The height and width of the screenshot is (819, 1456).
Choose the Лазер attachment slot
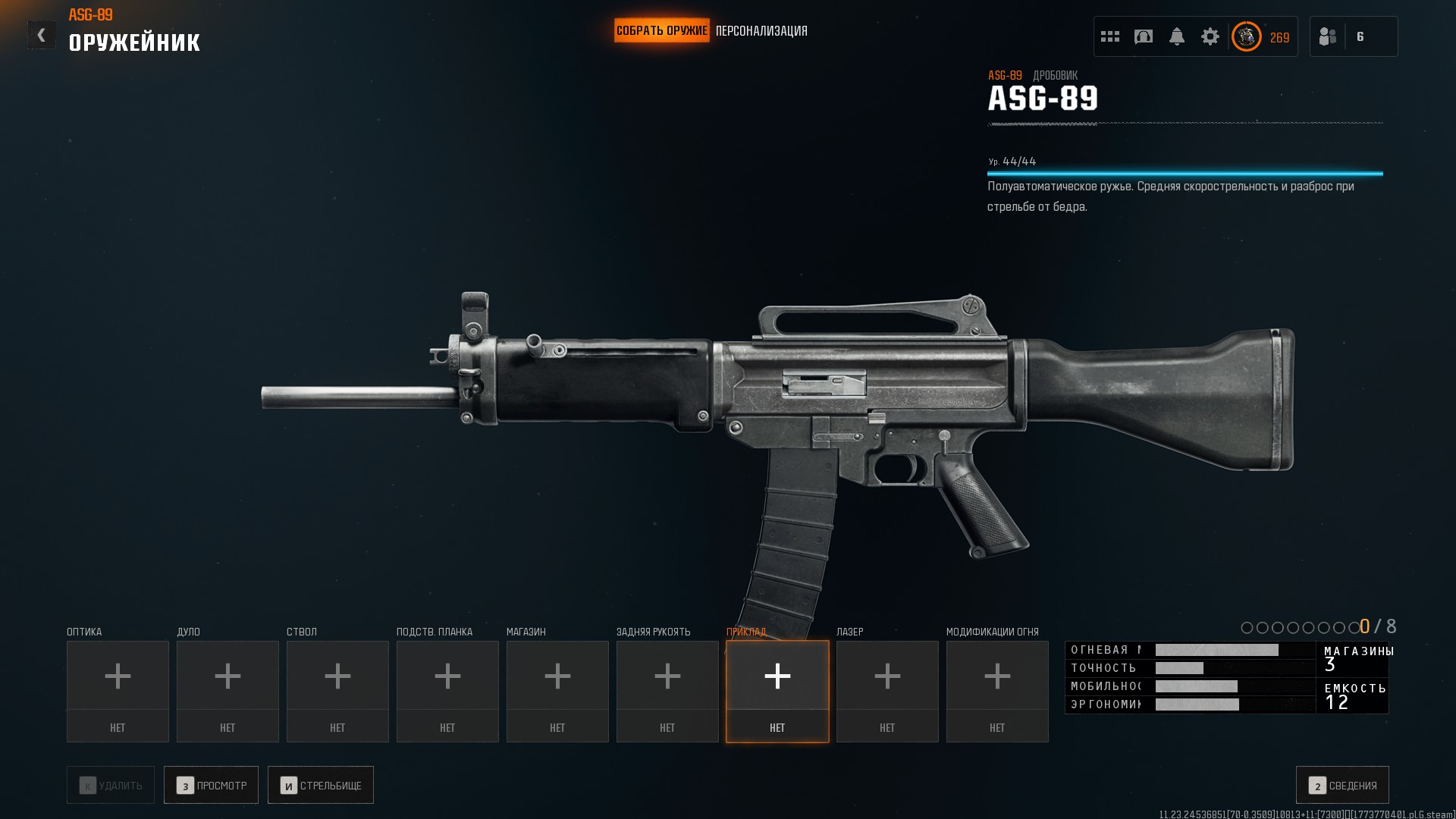[x=887, y=691]
